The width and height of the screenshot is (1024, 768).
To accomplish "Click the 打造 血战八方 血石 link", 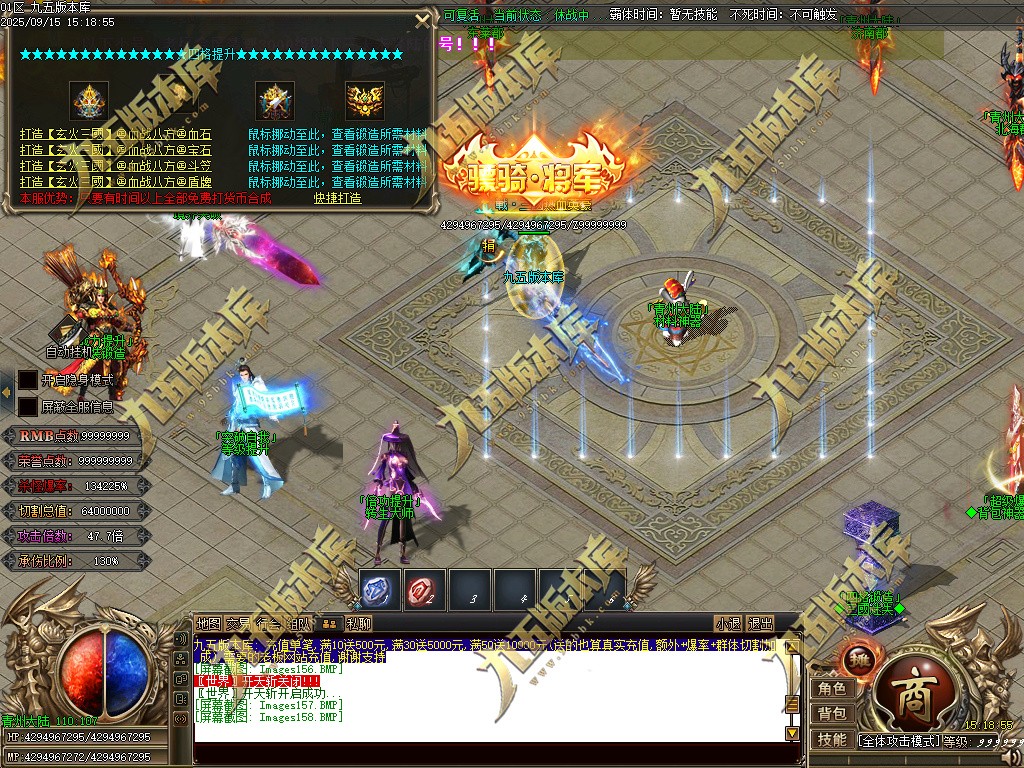I will pyautogui.click(x=115, y=134).
